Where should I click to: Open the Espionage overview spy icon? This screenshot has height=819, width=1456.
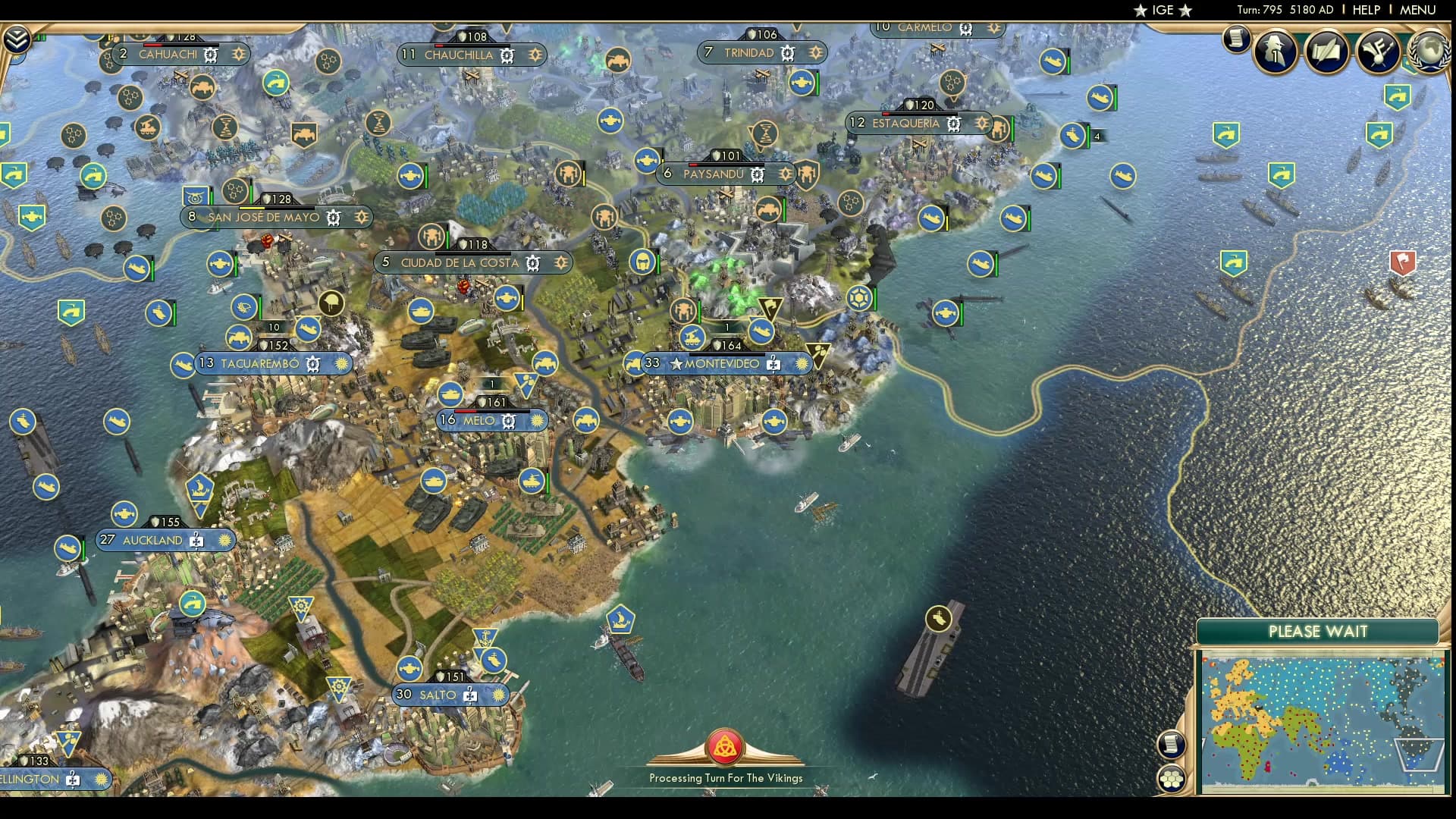coord(1273,51)
